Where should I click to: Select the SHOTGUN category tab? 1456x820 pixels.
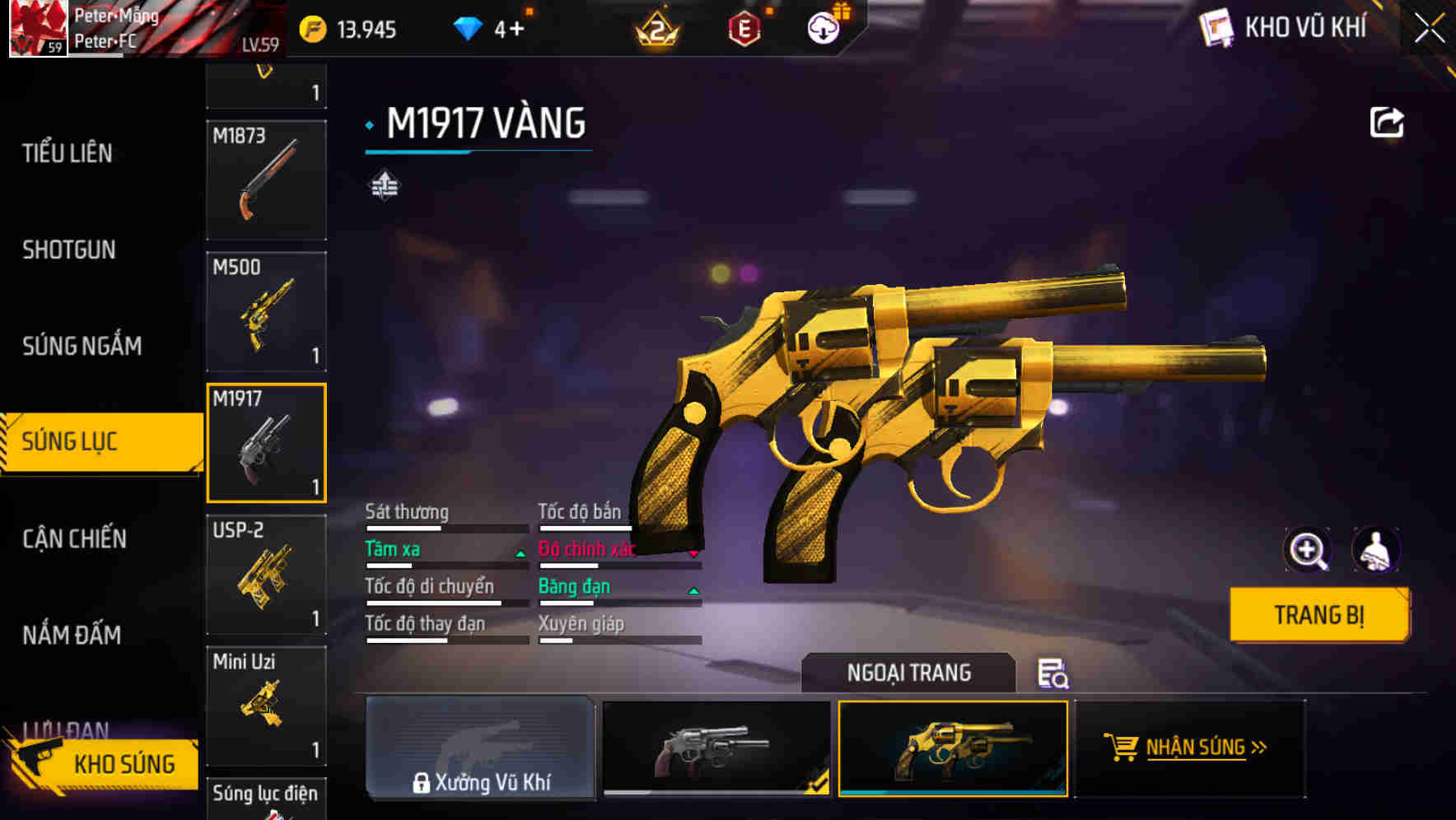pos(68,249)
